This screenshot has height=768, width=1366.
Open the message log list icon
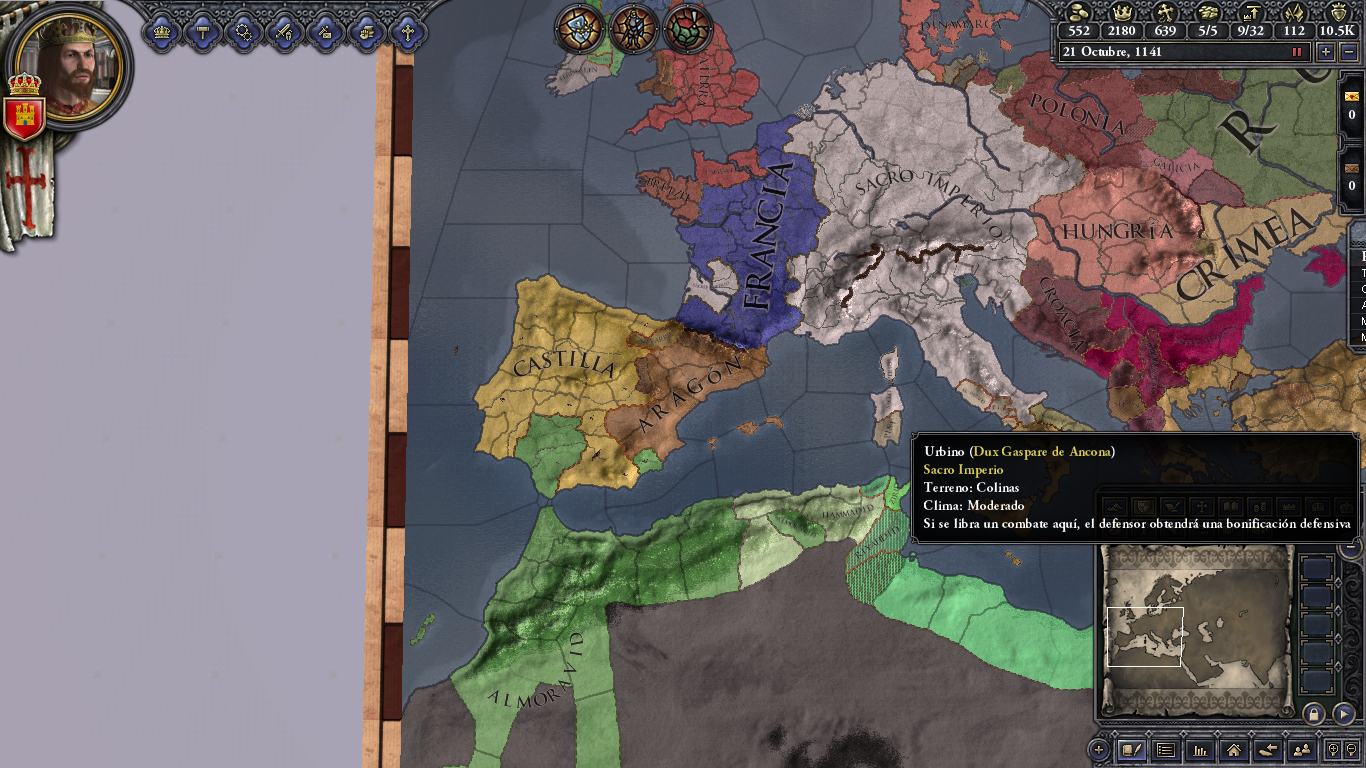[x=1166, y=751]
